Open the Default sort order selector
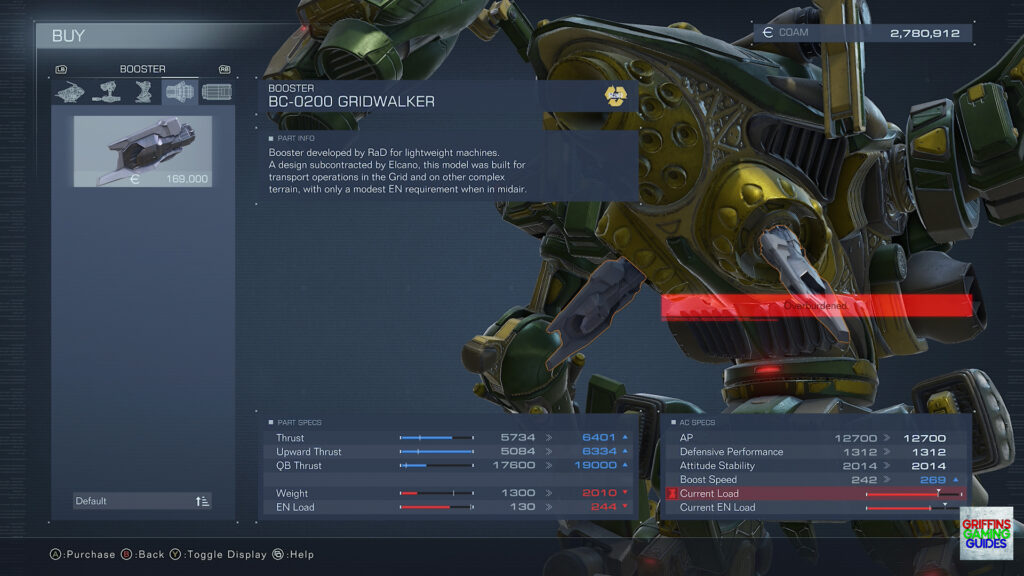 pos(143,501)
